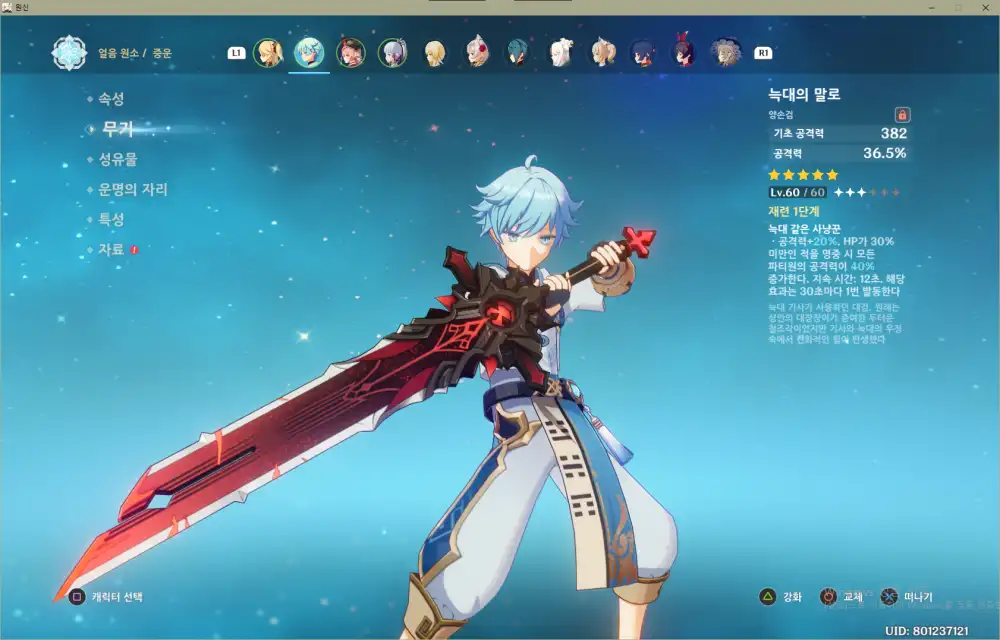Viewport: 1000px width, 640px height.
Task: Close the game window
Action: (985, 7)
